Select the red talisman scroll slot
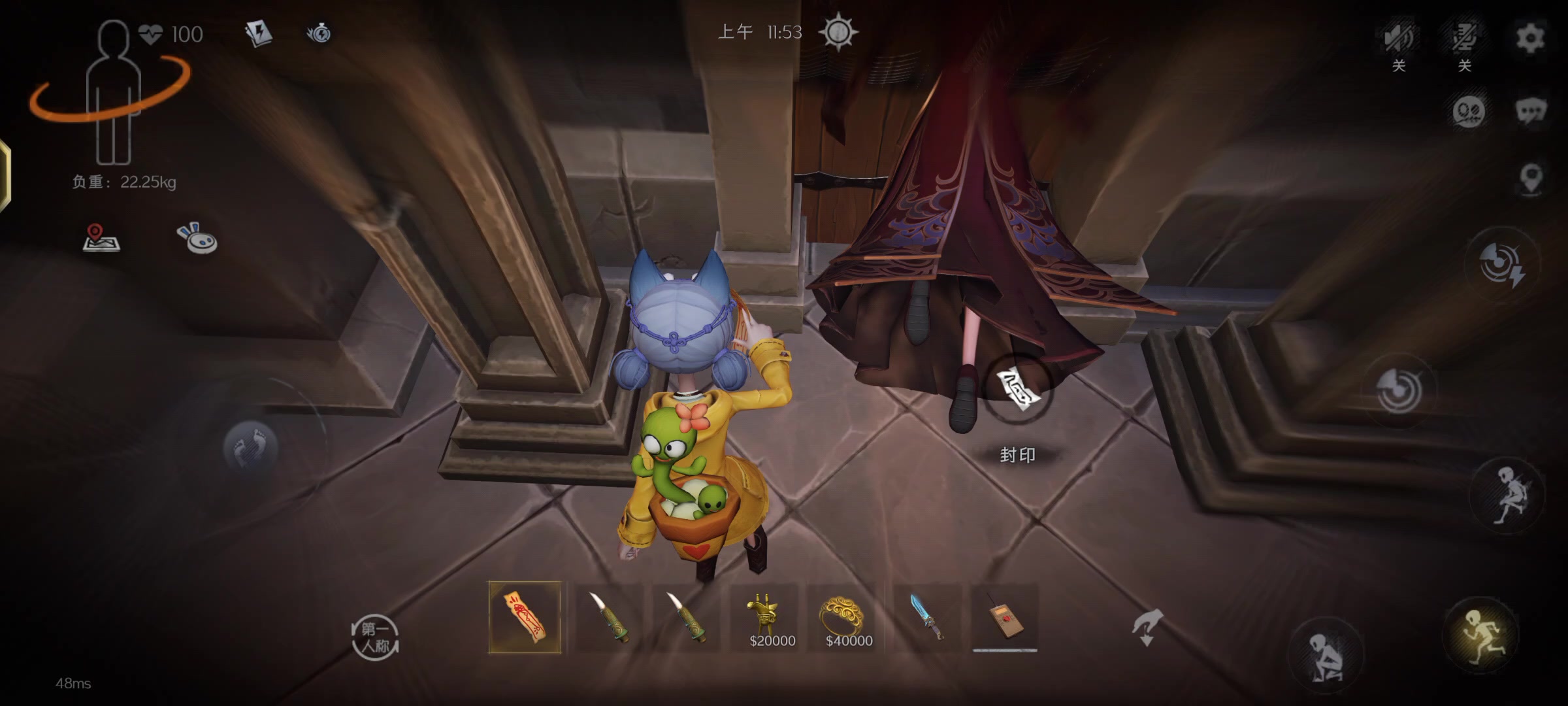Screen dimensions: 1568x706 click(x=525, y=618)
